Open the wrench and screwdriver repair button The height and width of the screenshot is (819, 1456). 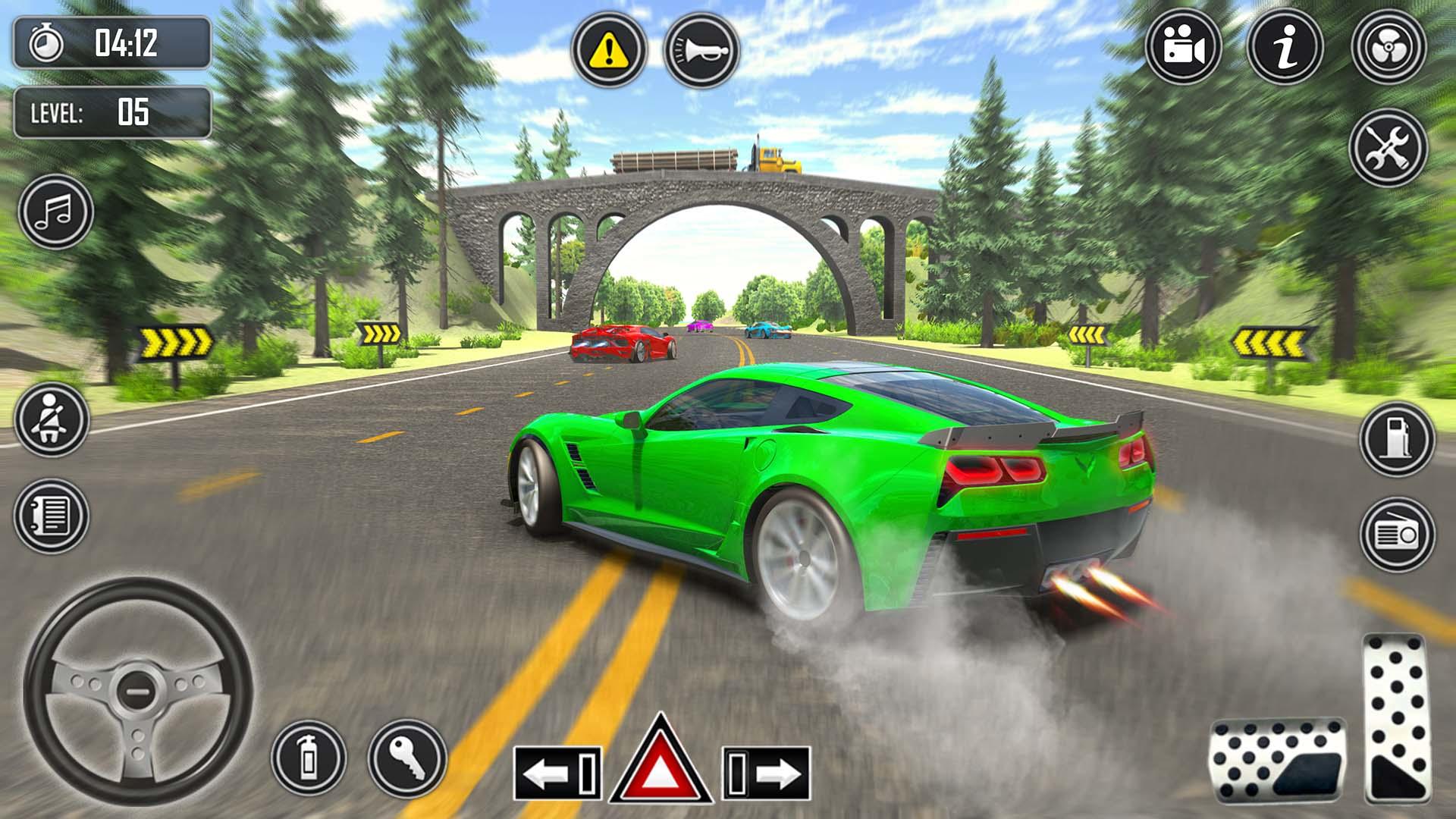click(x=1389, y=148)
